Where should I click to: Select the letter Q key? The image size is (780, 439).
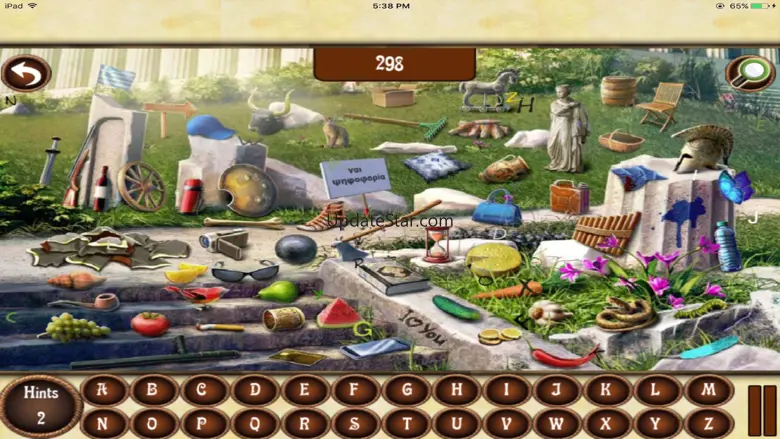[x=255, y=424]
